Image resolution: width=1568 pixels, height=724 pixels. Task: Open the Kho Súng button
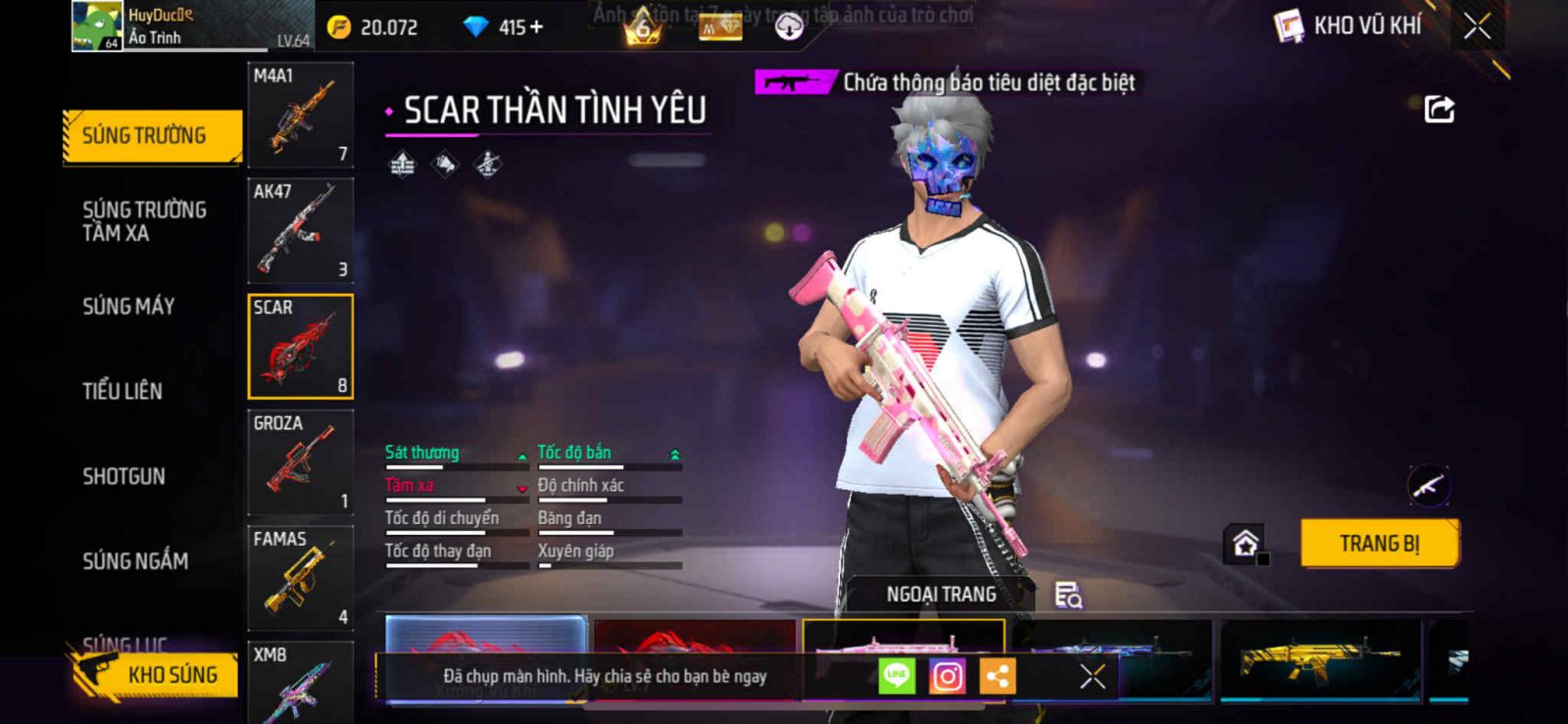pyautogui.click(x=157, y=674)
